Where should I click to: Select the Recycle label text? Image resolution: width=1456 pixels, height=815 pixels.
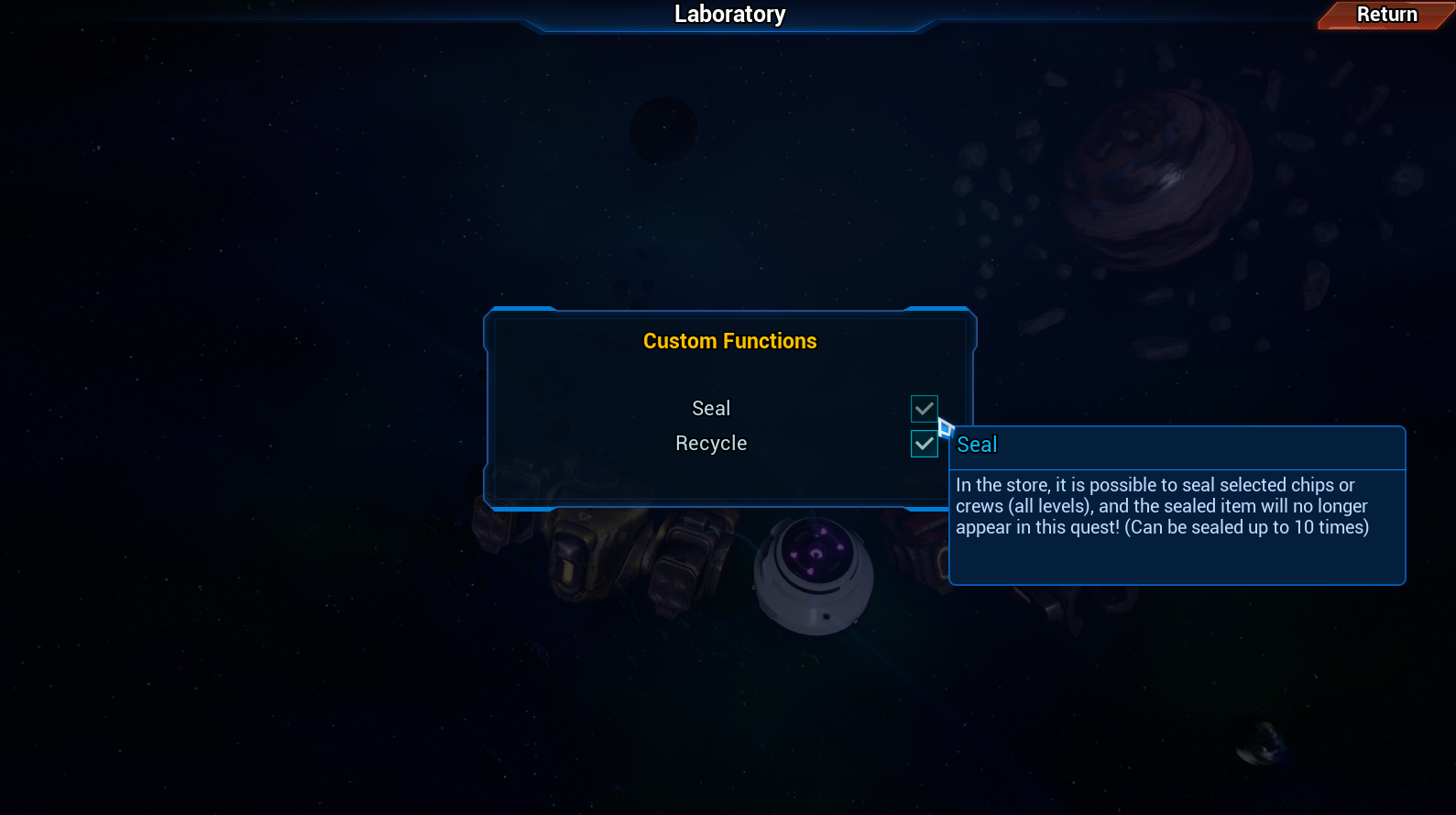pos(711,443)
